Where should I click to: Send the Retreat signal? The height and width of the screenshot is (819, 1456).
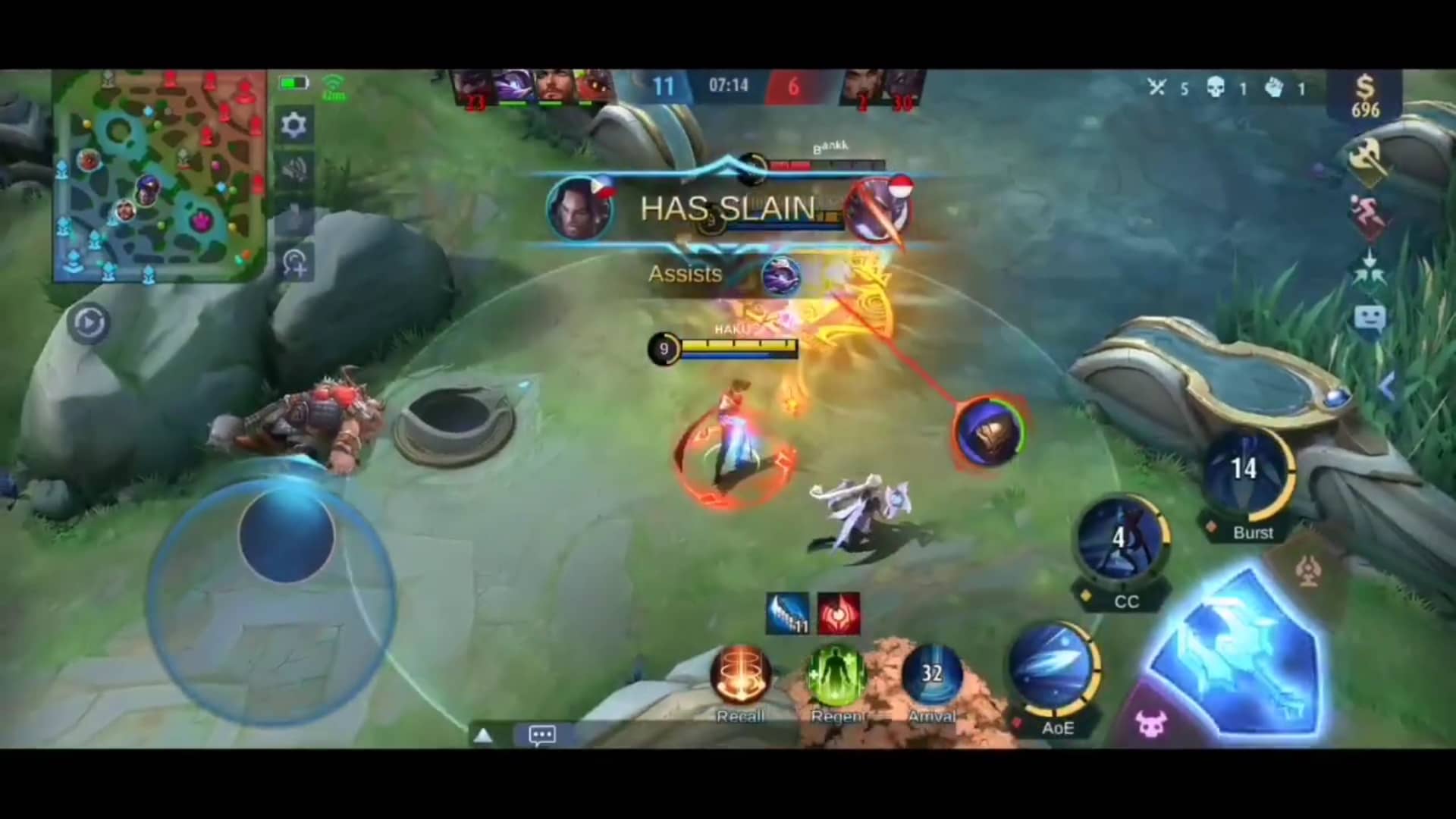[x=1370, y=218]
